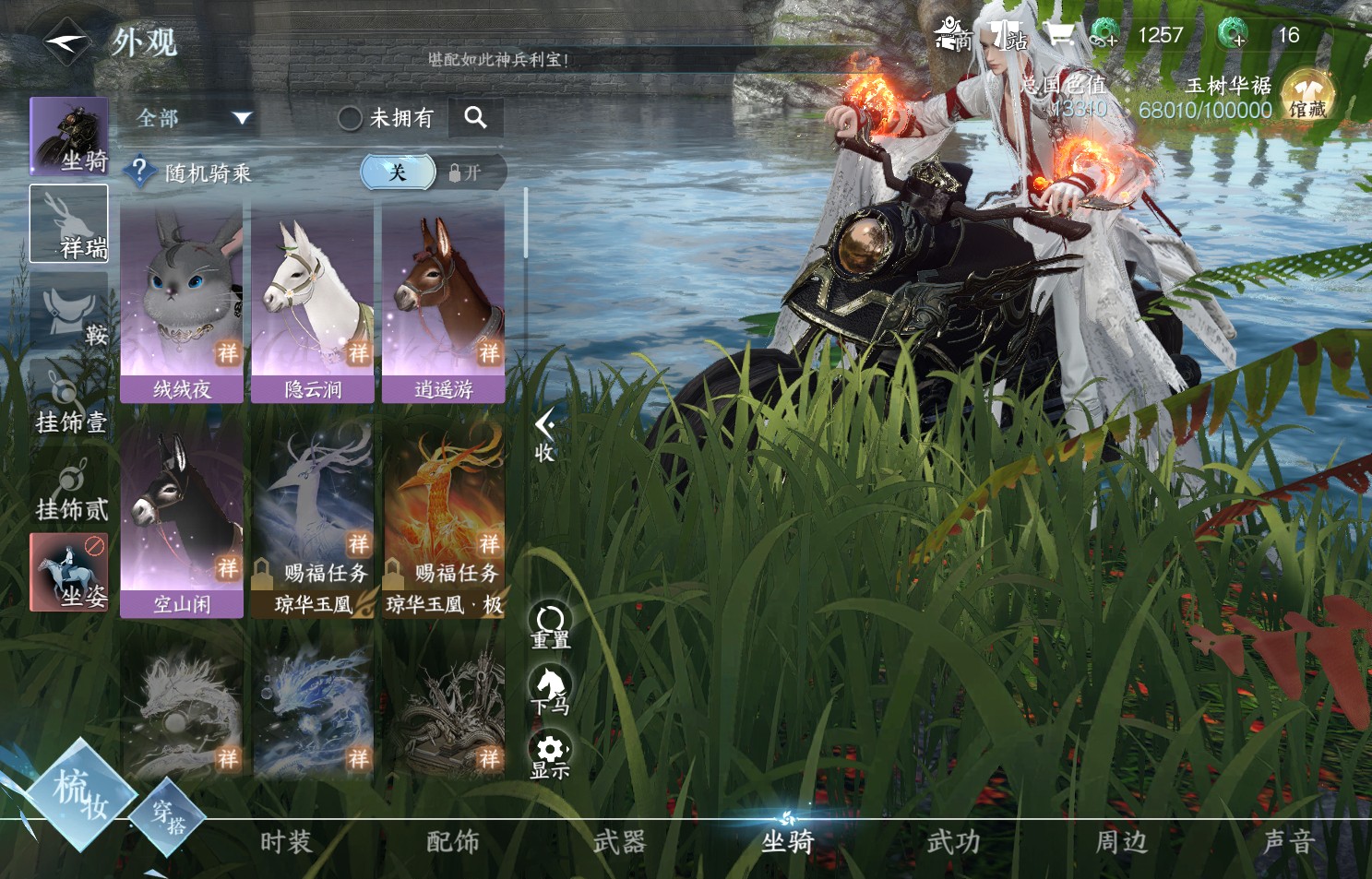
Task: Open the 武器 weapons tab
Action: tap(619, 841)
